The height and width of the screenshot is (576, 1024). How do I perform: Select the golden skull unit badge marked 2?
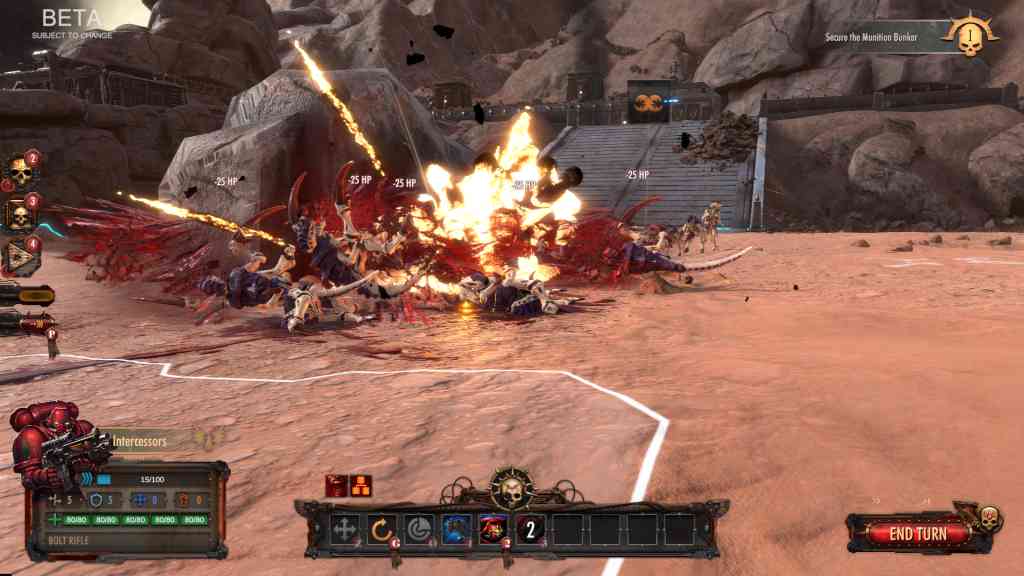(x=20, y=172)
